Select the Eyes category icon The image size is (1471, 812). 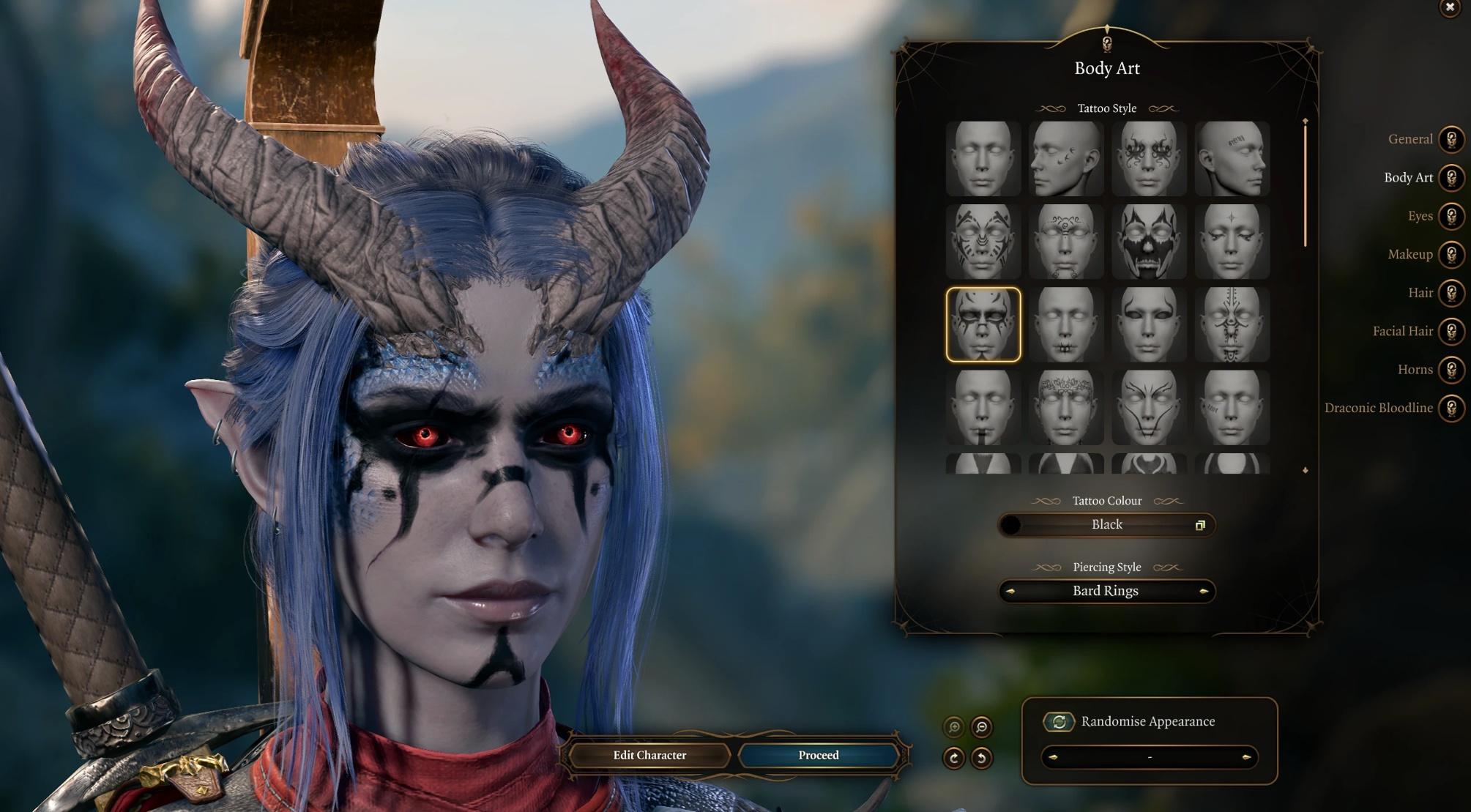tap(1450, 216)
